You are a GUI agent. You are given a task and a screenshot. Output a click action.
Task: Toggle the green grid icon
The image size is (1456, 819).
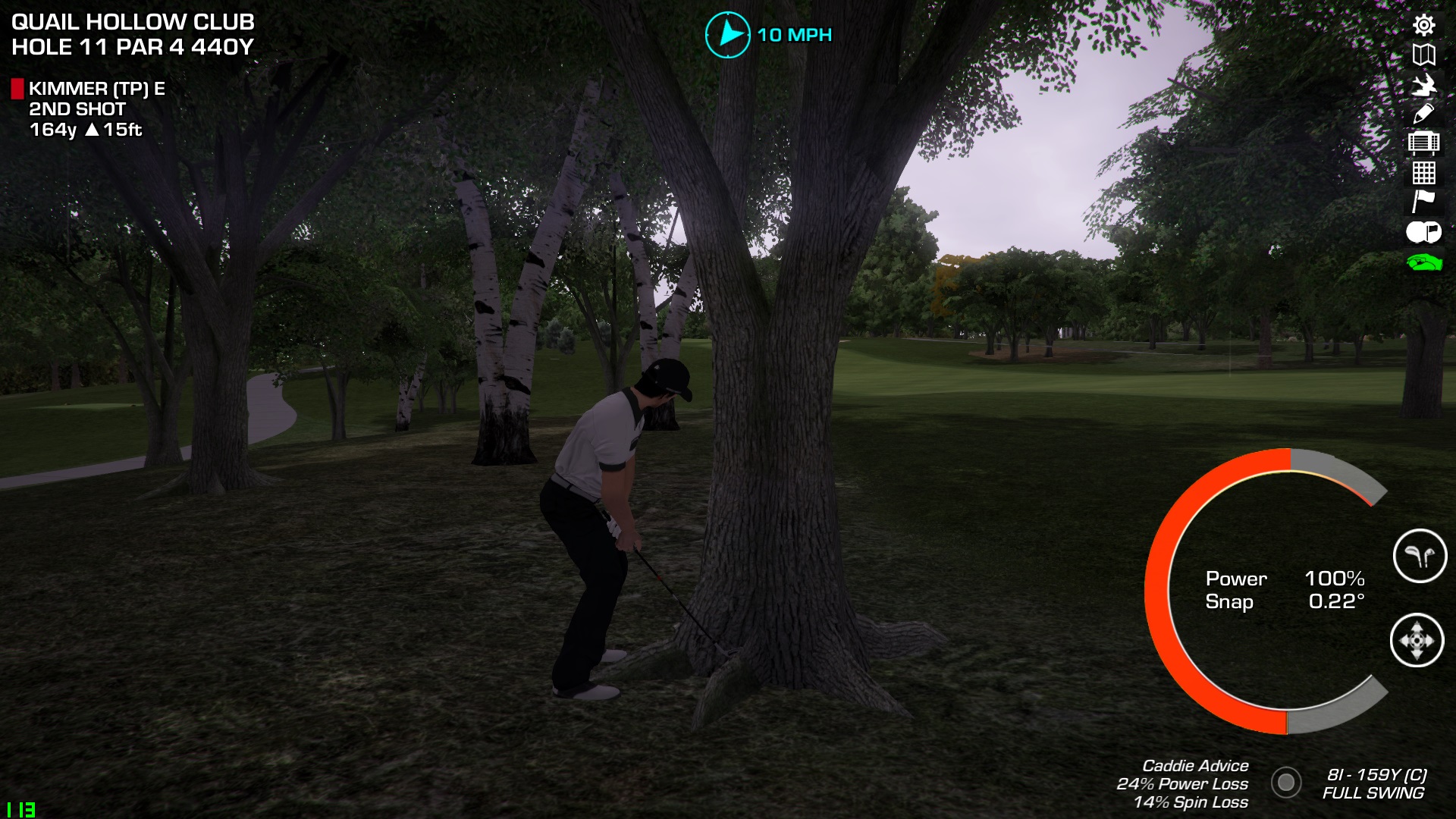1423,173
